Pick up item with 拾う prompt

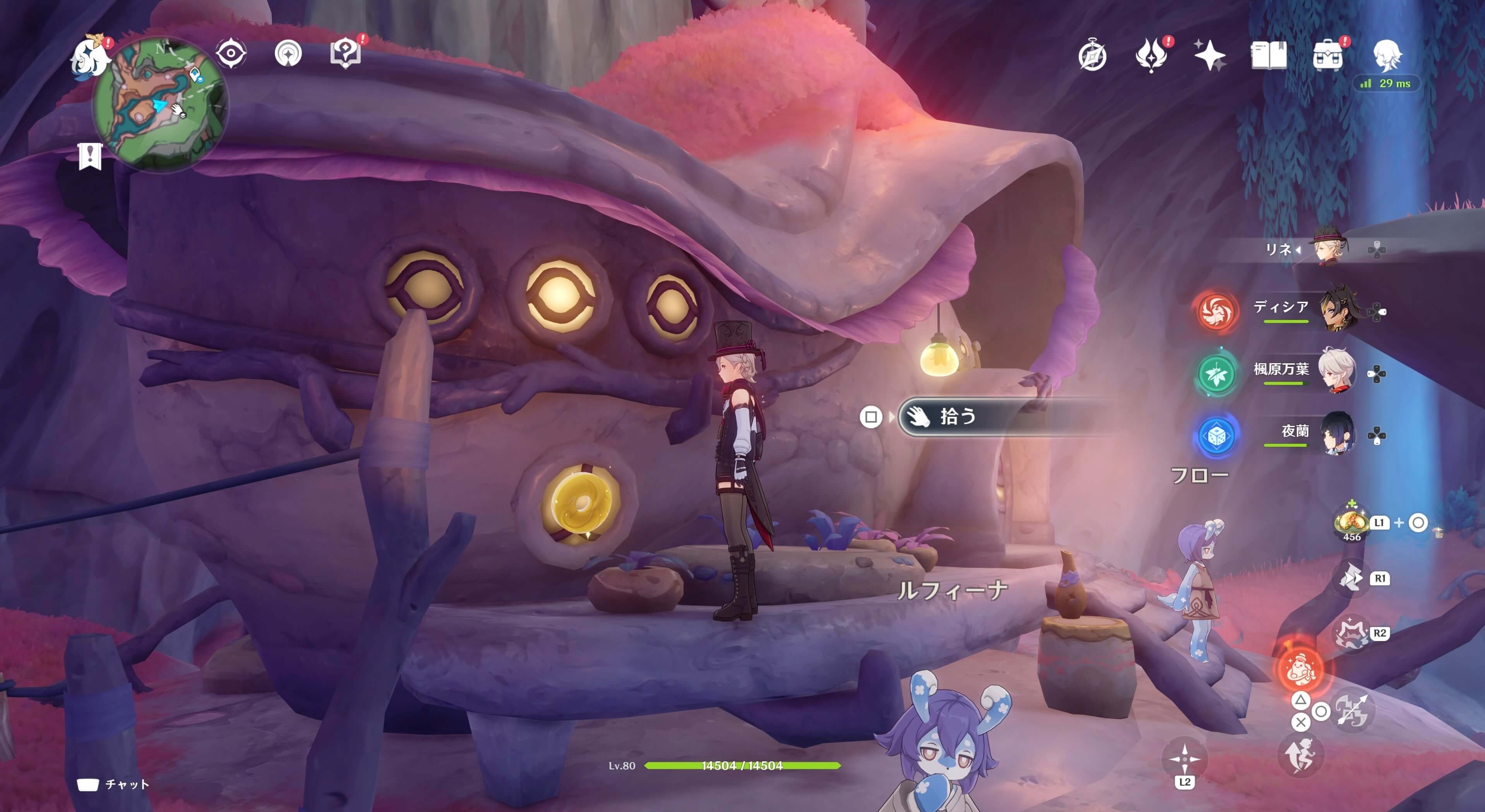coord(957,417)
